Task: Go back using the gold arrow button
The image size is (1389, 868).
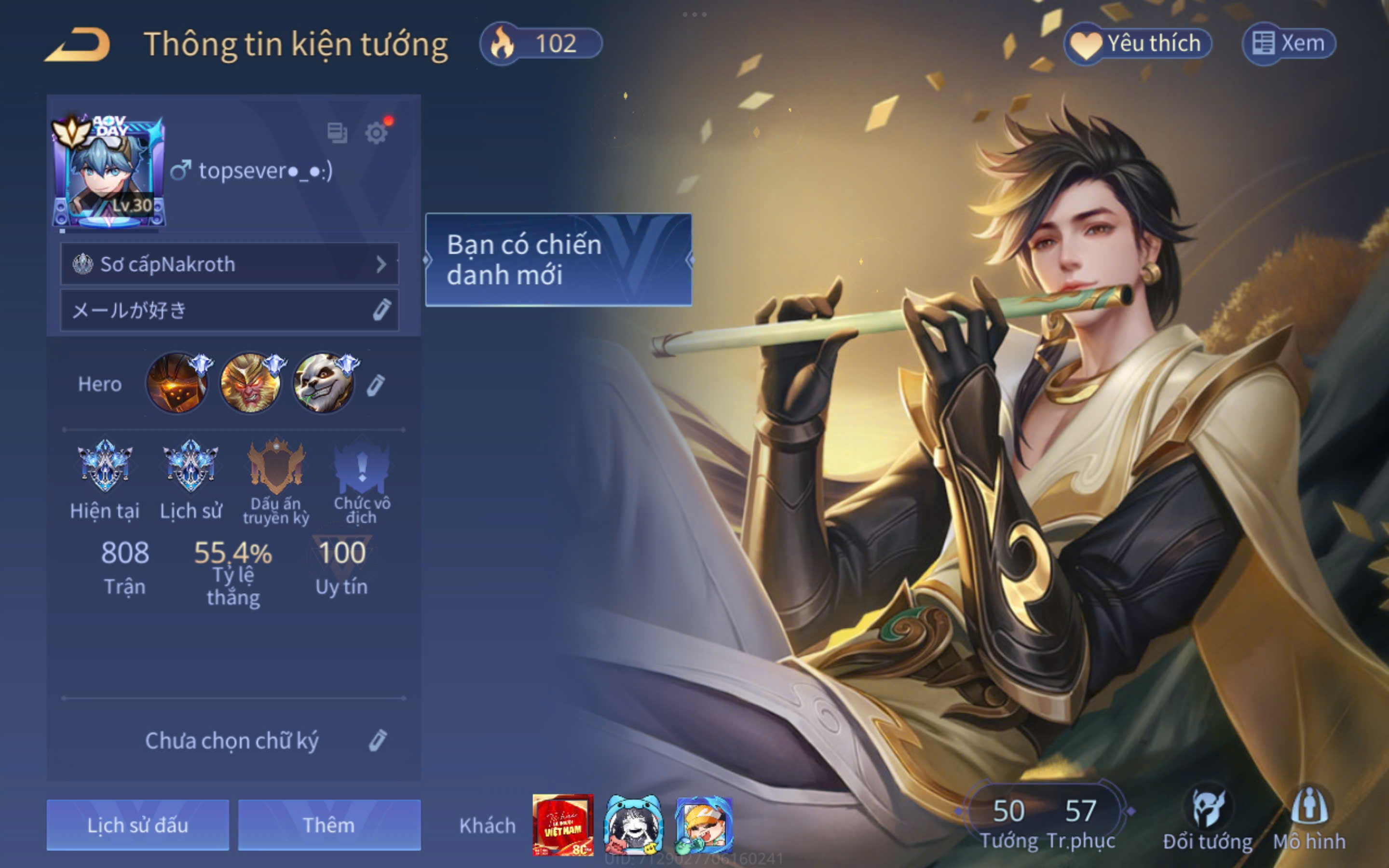Action: pyautogui.click(x=78, y=44)
